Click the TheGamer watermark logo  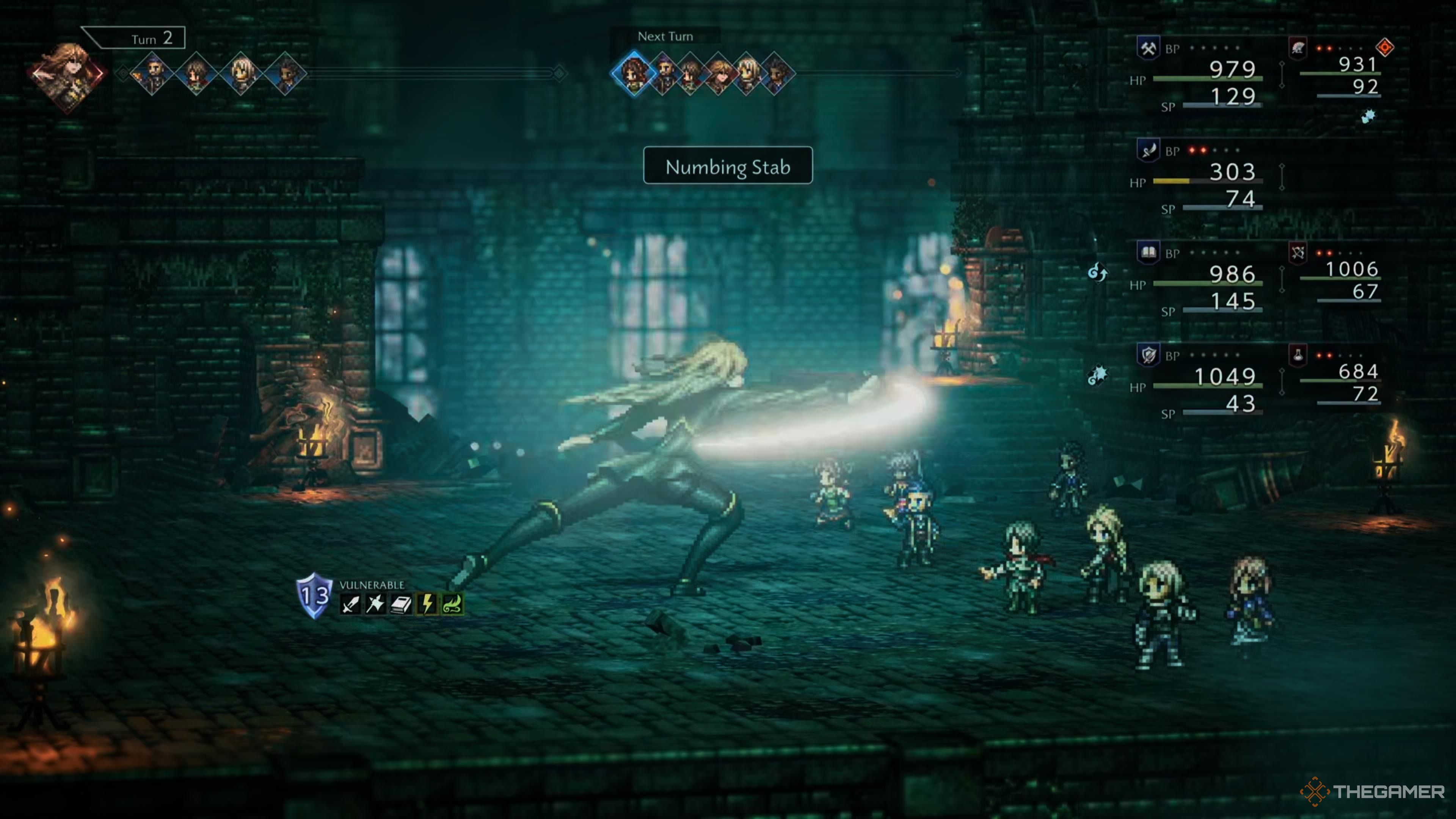point(1372,791)
